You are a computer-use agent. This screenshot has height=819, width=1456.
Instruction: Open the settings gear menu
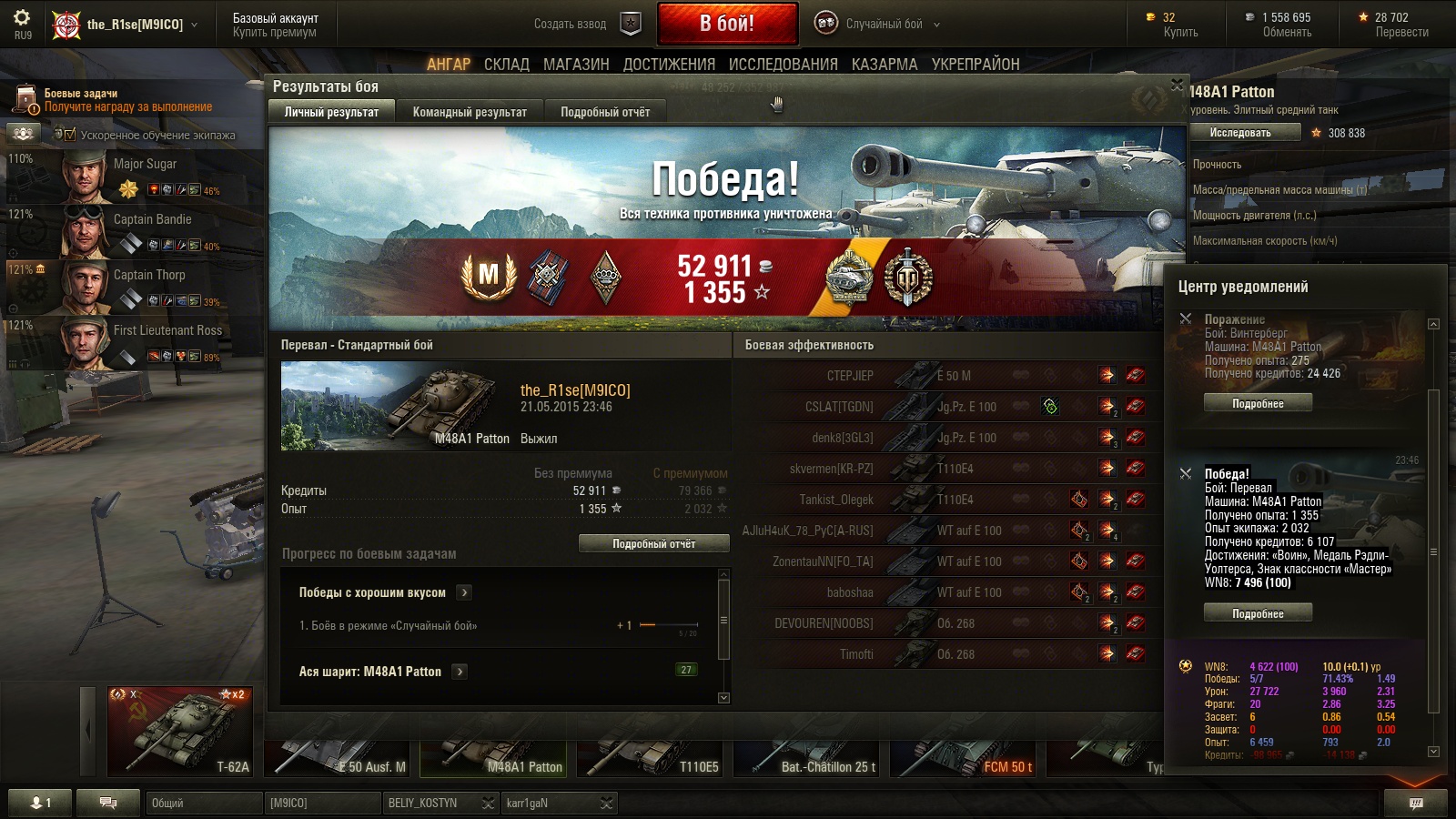click(22, 19)
